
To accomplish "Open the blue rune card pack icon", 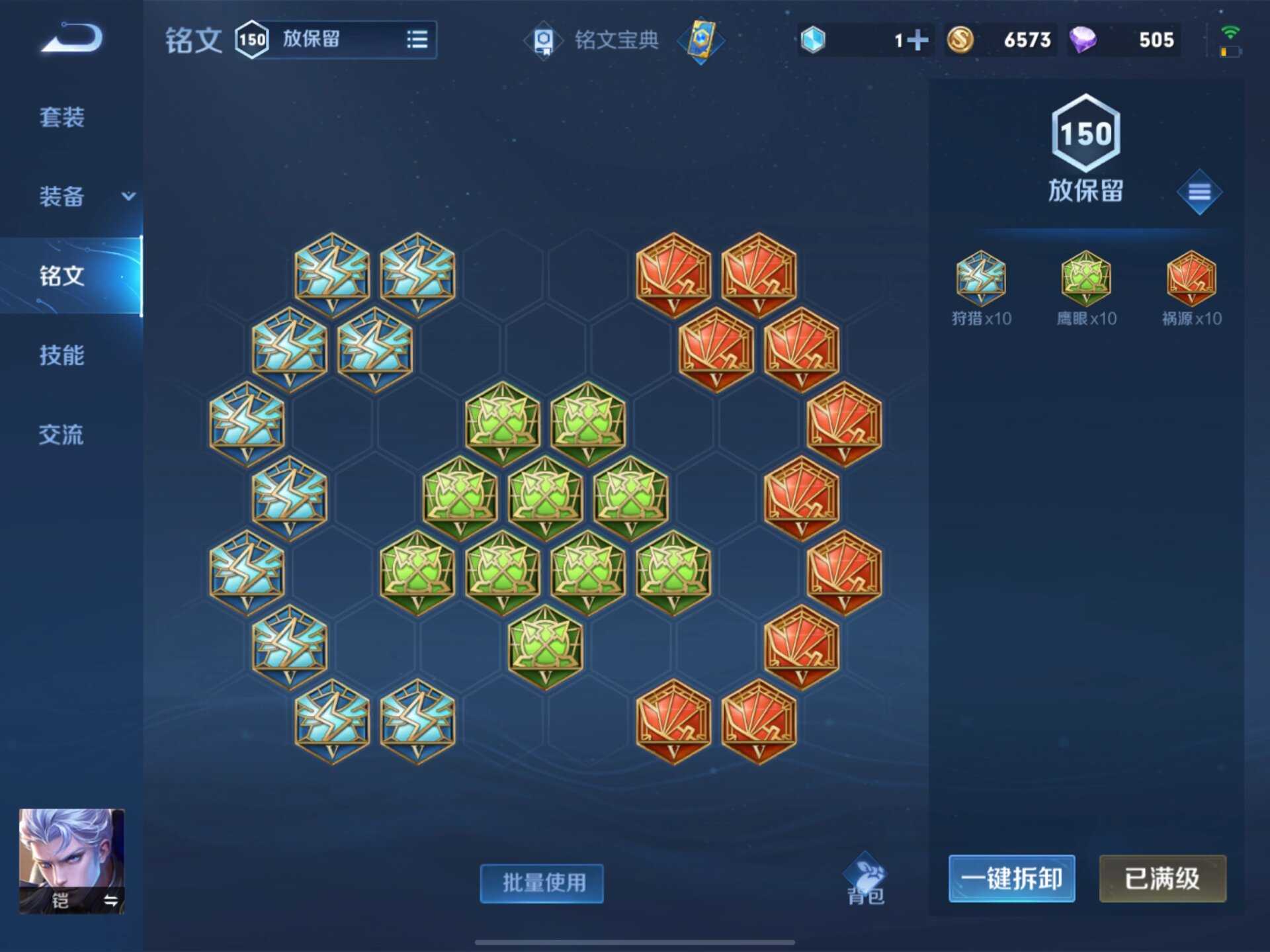I will [702, 40].
